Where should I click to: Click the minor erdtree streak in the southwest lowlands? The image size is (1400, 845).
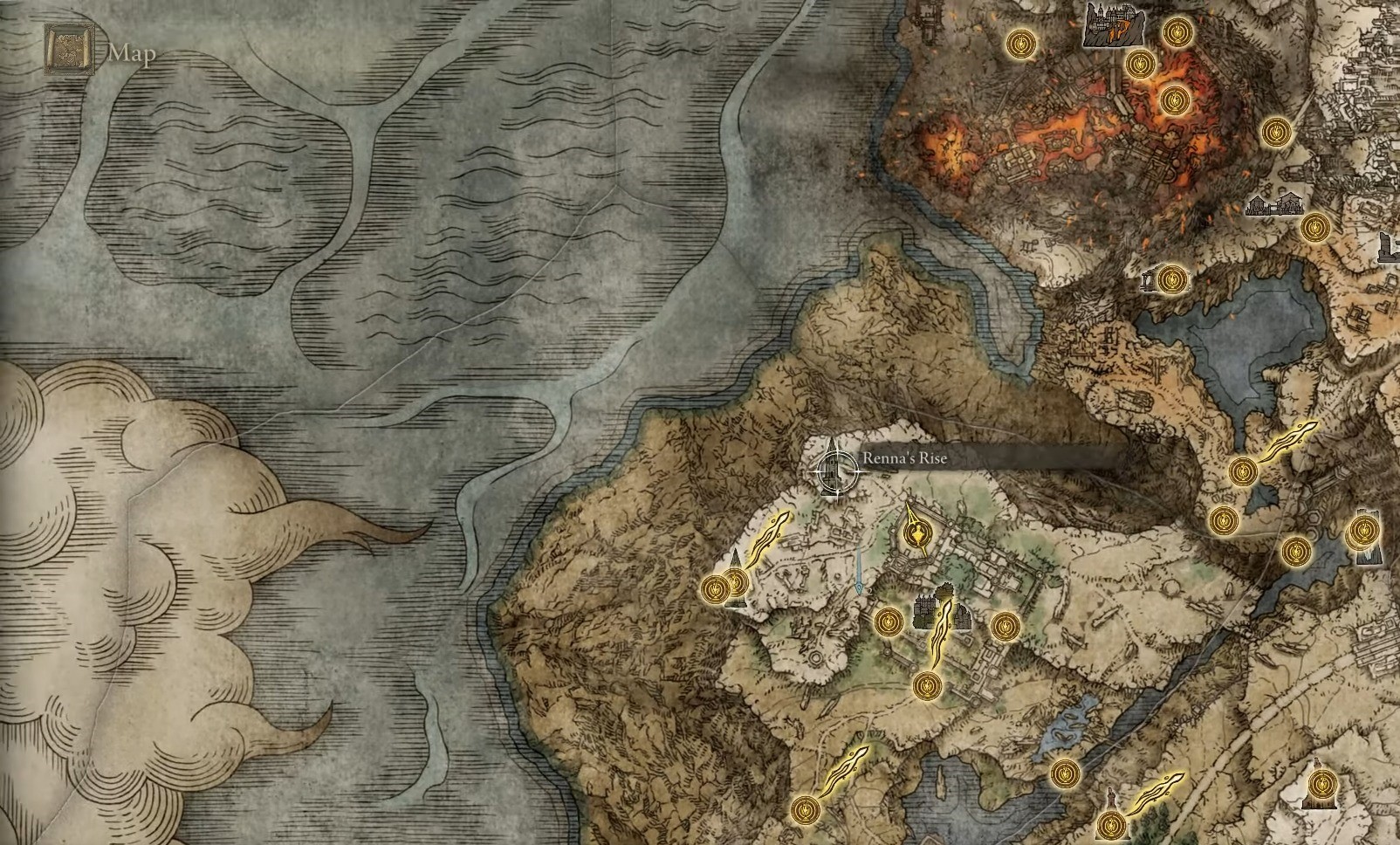tap(842, 772)
